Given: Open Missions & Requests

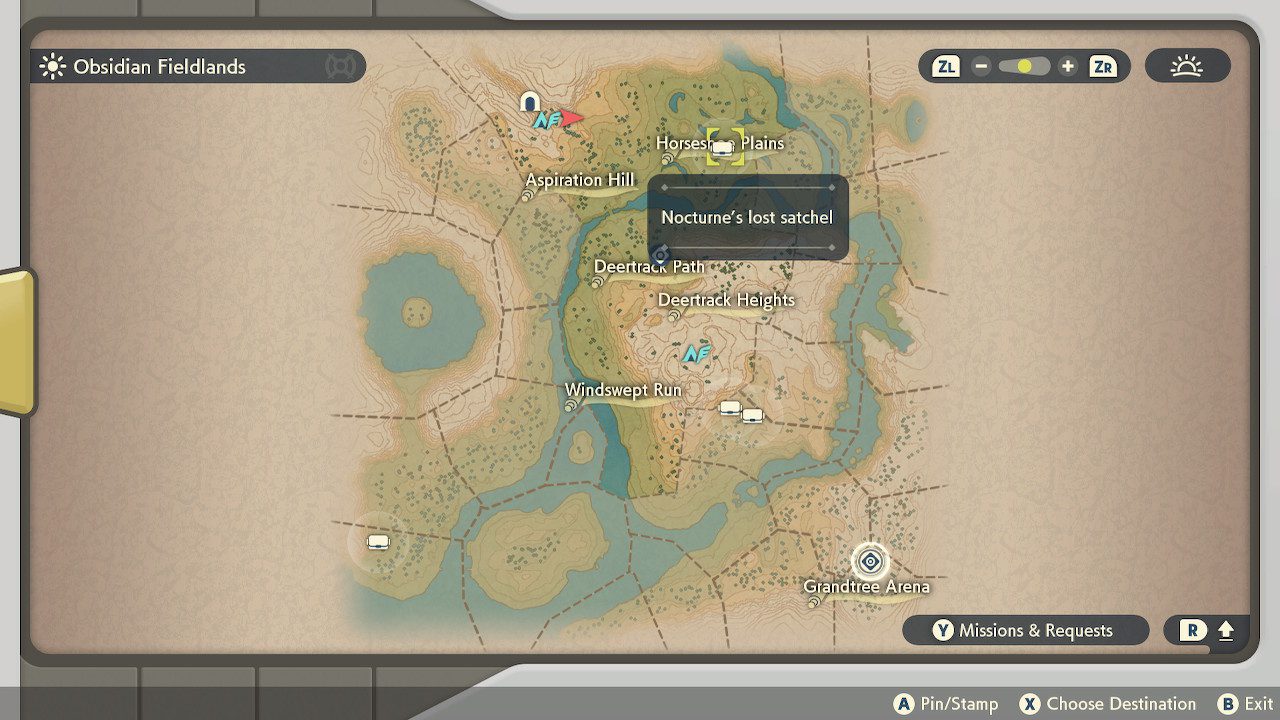Looking at the screenshot, I should tap(1026, 630).
